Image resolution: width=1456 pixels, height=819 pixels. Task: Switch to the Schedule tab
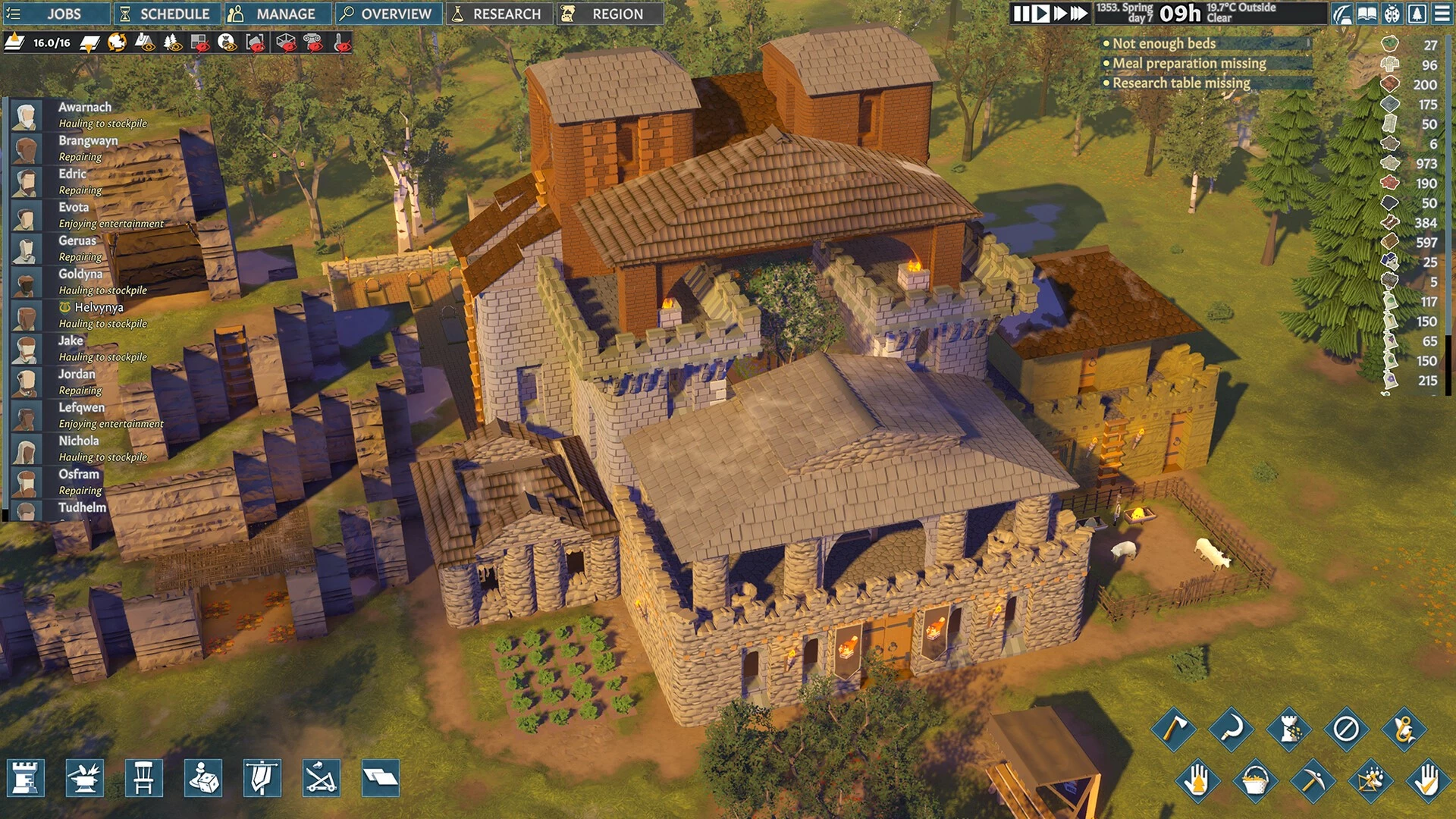[x=167, y=14]
